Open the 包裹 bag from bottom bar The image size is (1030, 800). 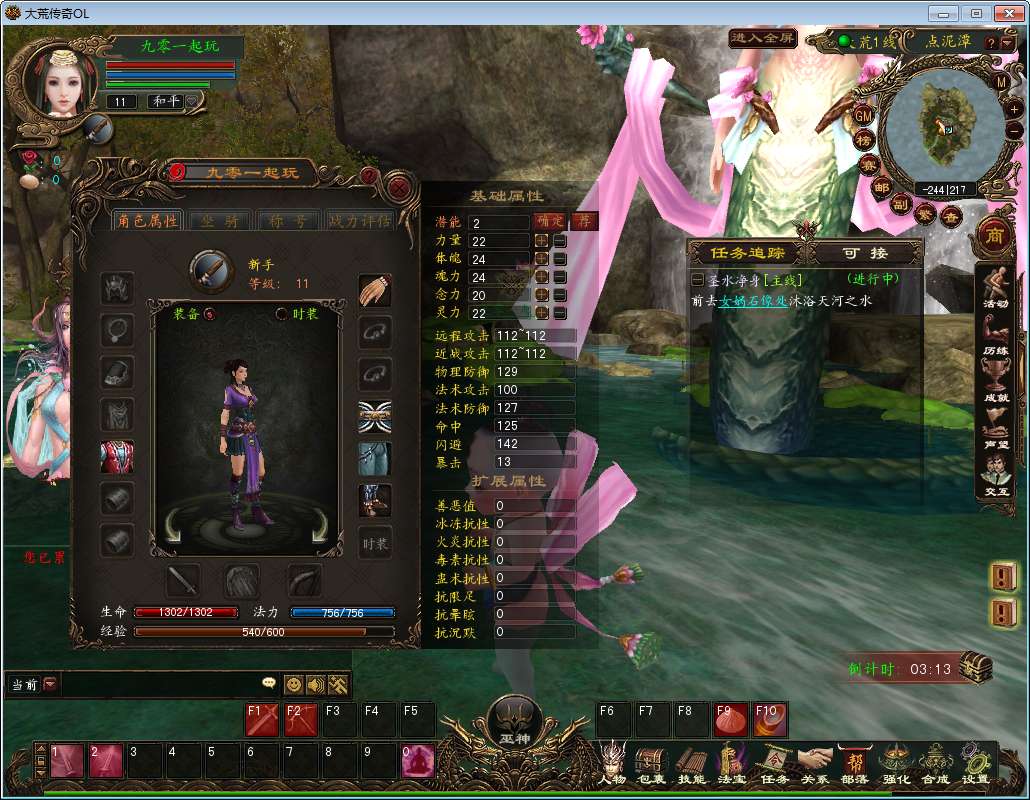[651, 765]
